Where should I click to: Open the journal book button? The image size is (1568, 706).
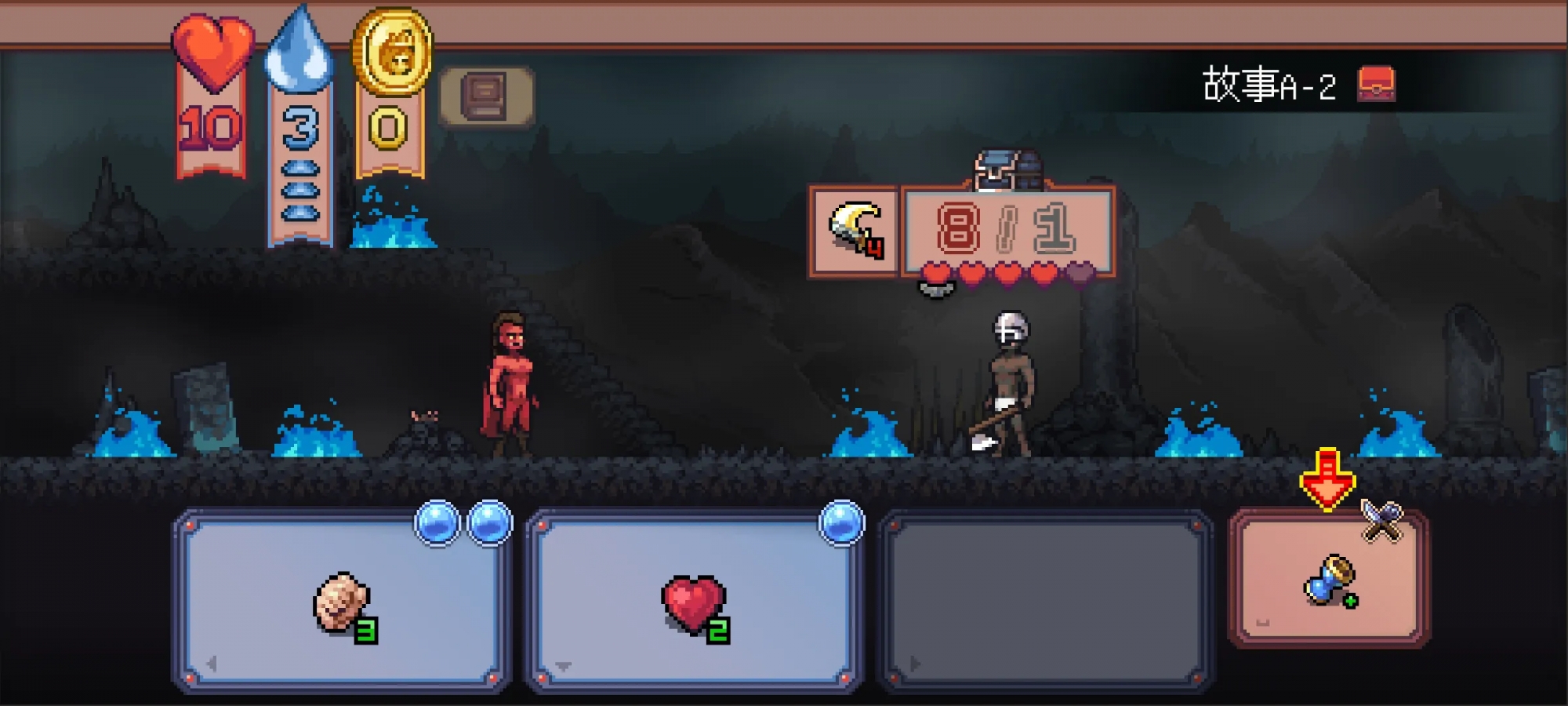486,97
